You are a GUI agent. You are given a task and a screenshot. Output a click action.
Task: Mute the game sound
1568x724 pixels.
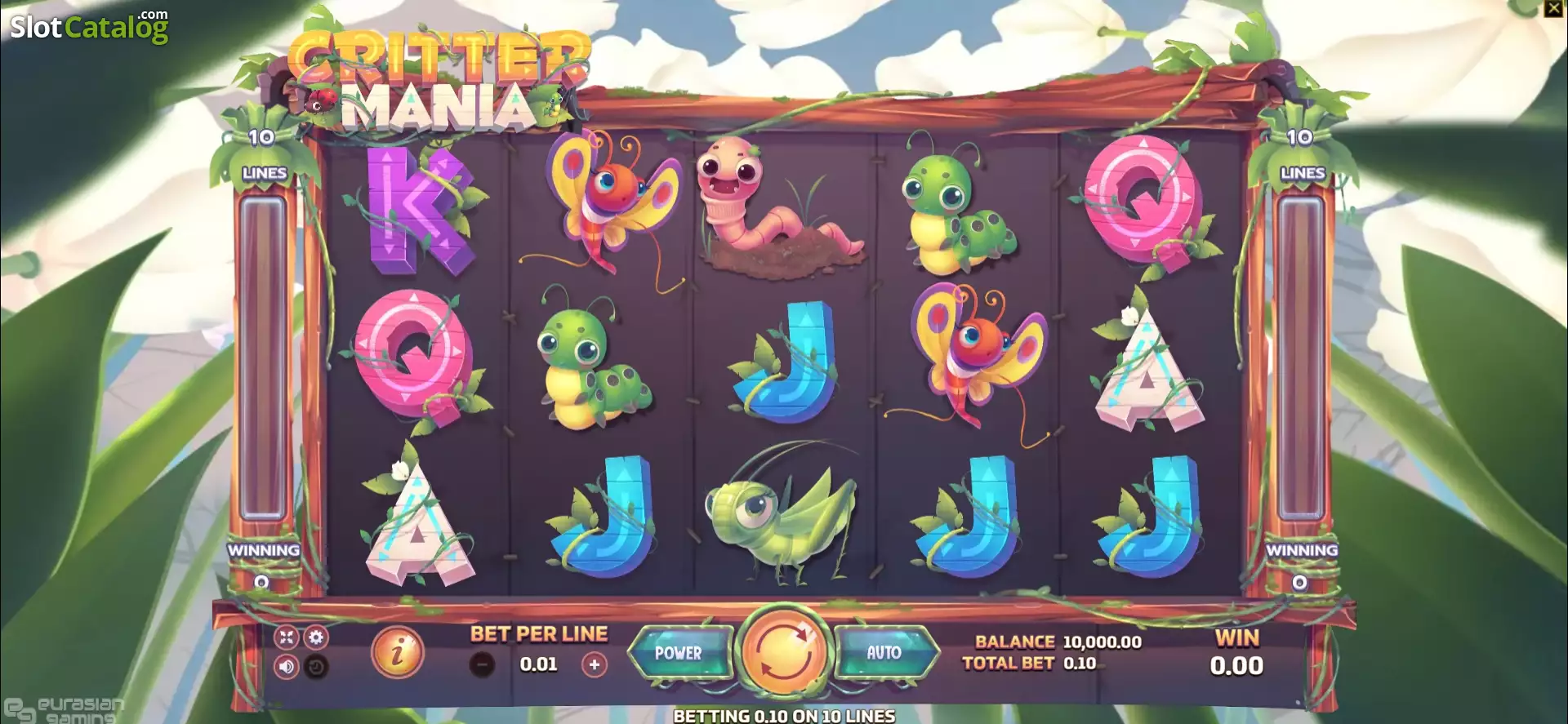[286, 667]
